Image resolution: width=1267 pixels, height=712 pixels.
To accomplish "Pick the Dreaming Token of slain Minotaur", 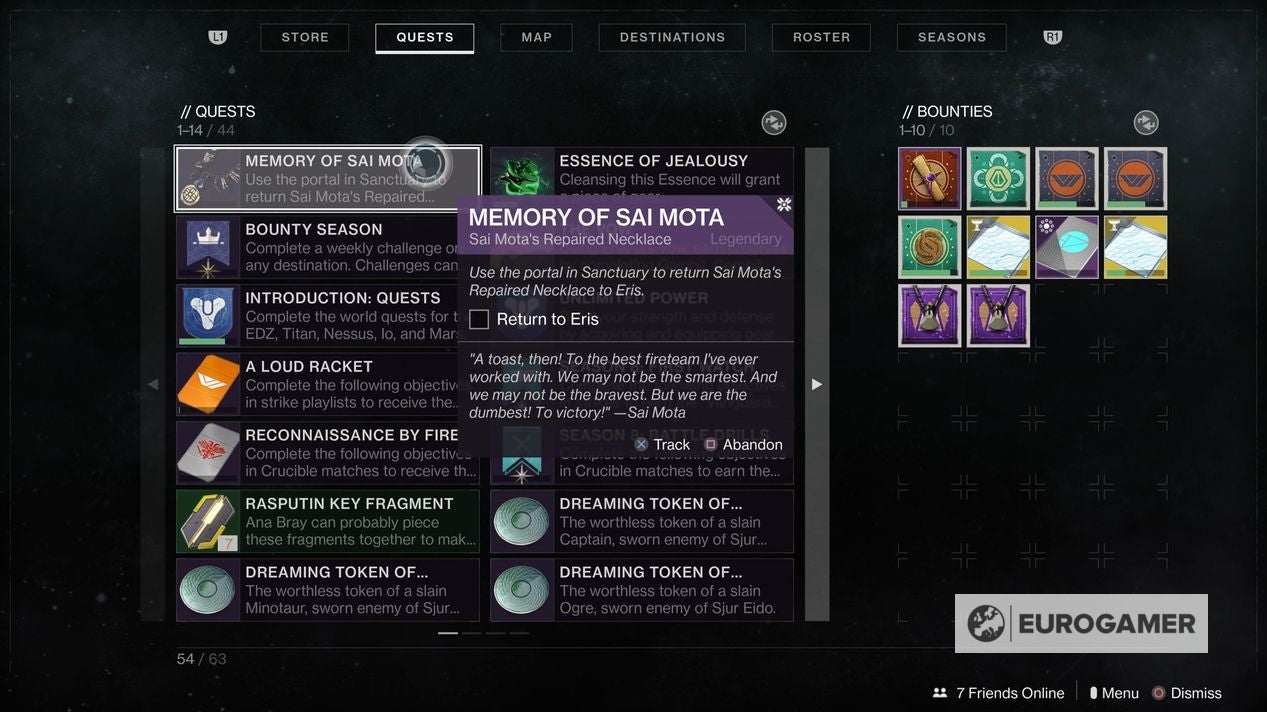I will point(327,590).
